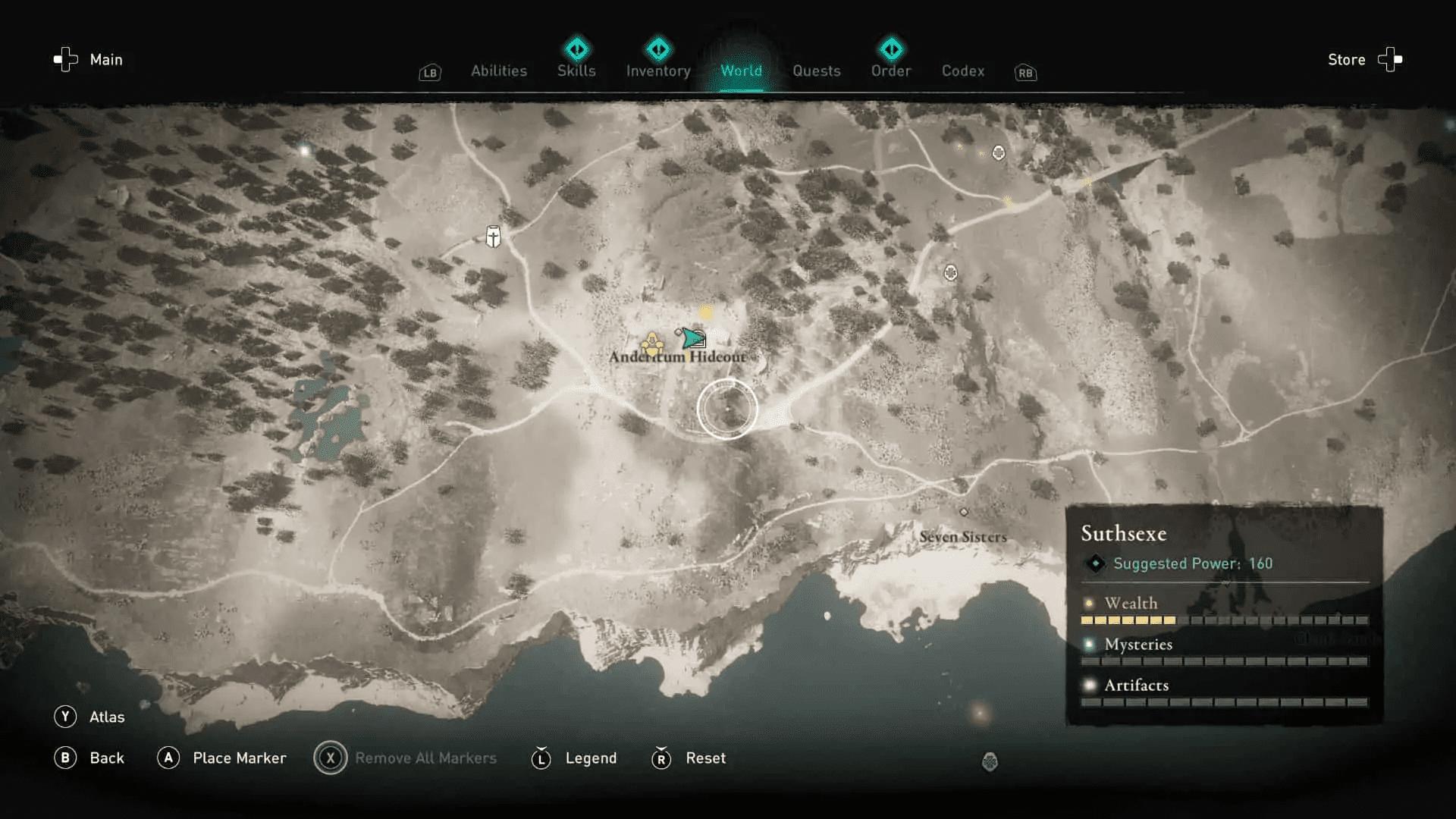Toggle the Legend display

pos(541,758)
